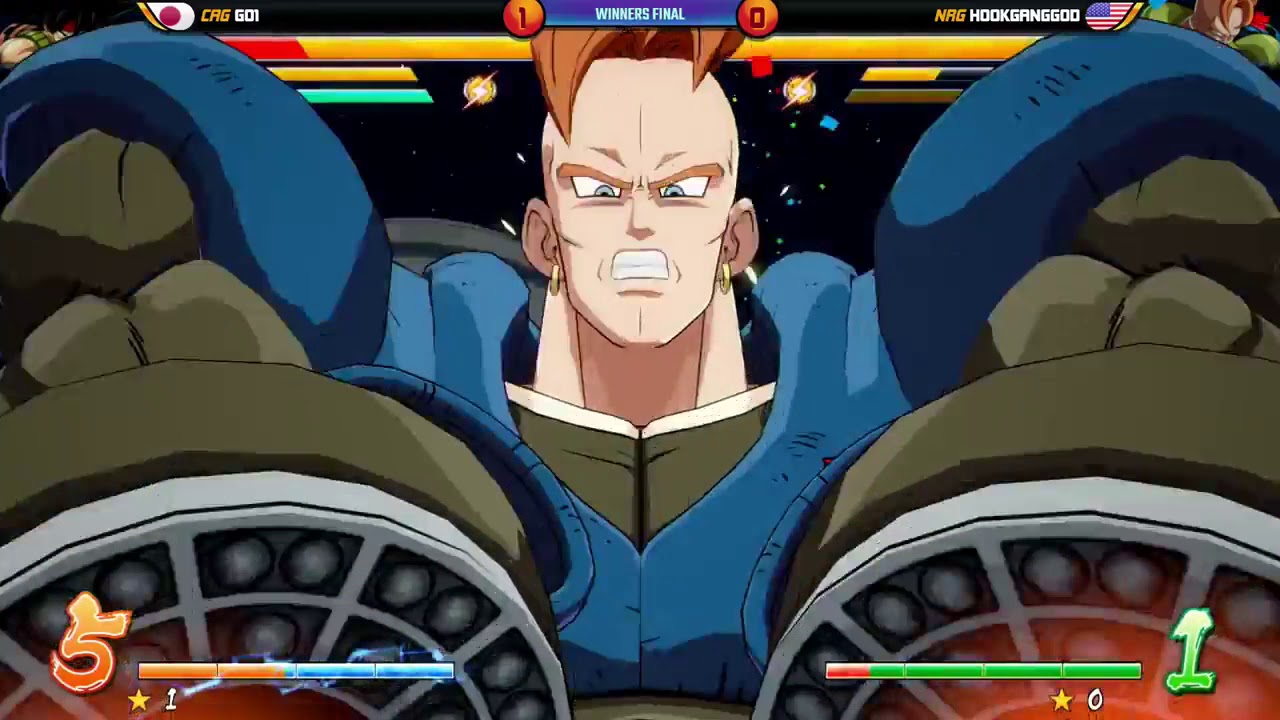The image size is (1280, 720).
Task: Click the USA flag beside HOOKGANGGOD
Action: click(x=1105, y=15)
